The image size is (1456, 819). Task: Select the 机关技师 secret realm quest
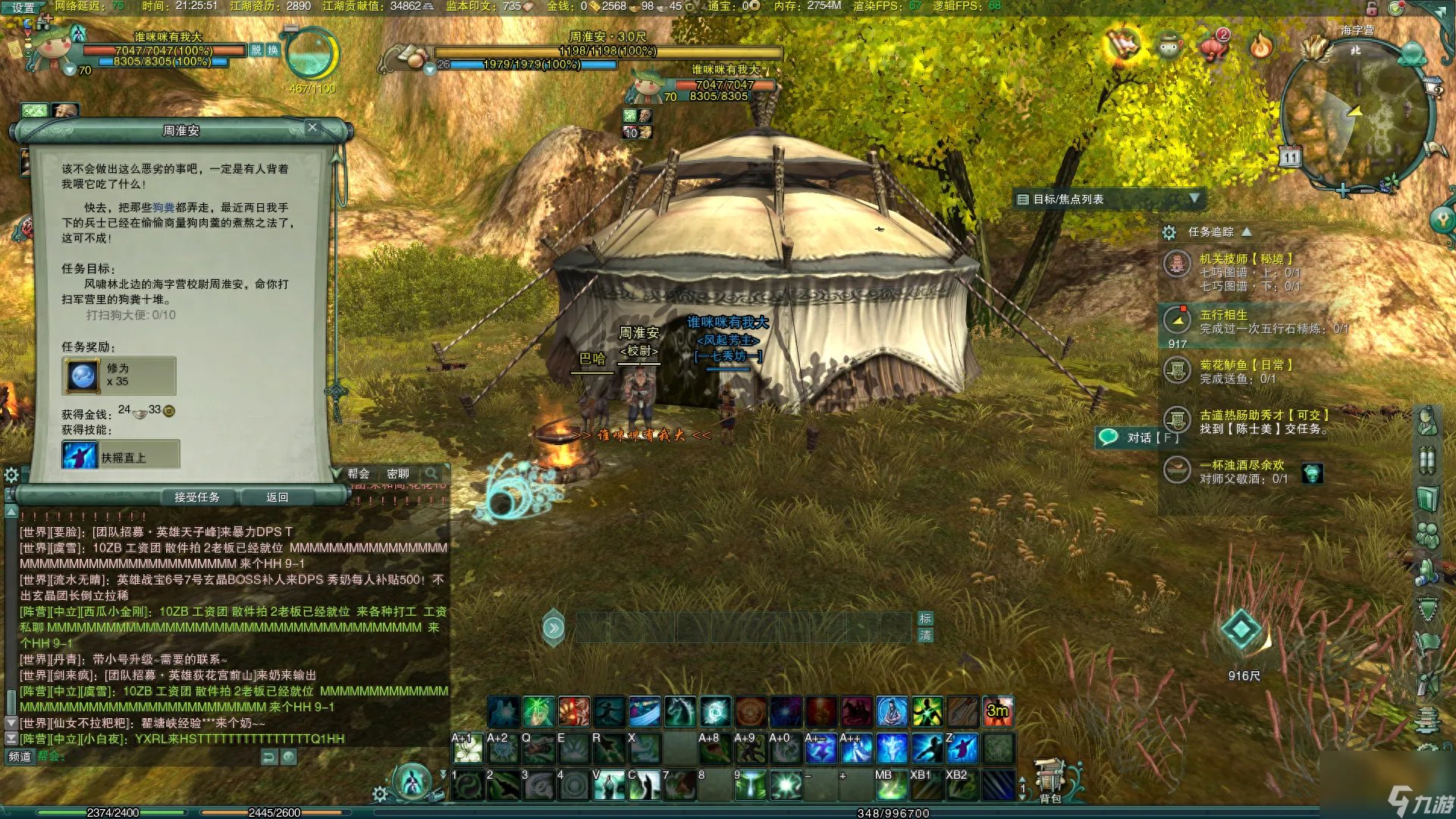pos(1245,259)
